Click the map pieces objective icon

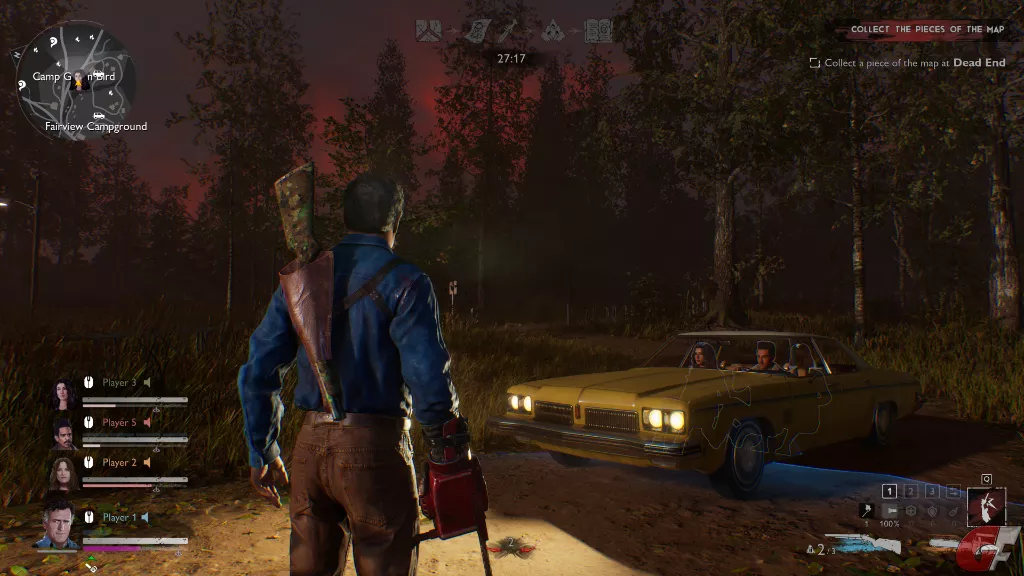tap(429, 32)
